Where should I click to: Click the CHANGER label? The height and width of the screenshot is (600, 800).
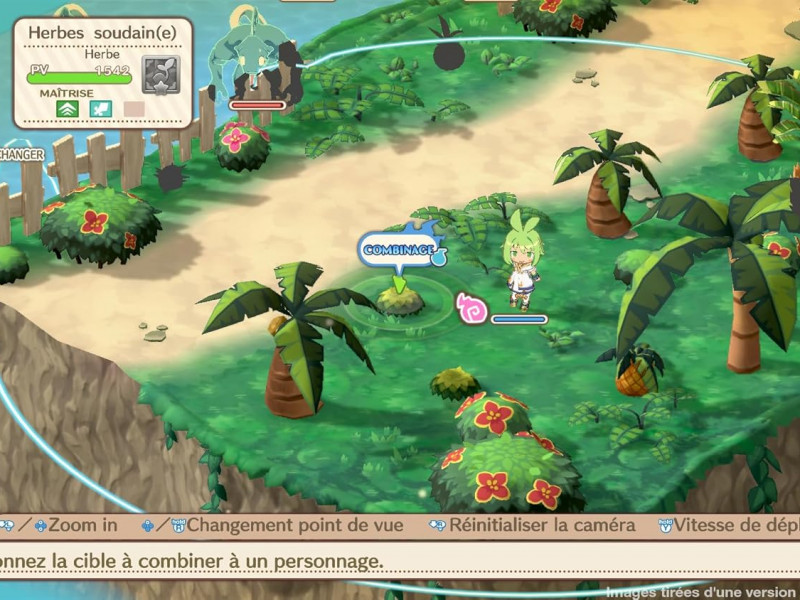click(20, 155)
